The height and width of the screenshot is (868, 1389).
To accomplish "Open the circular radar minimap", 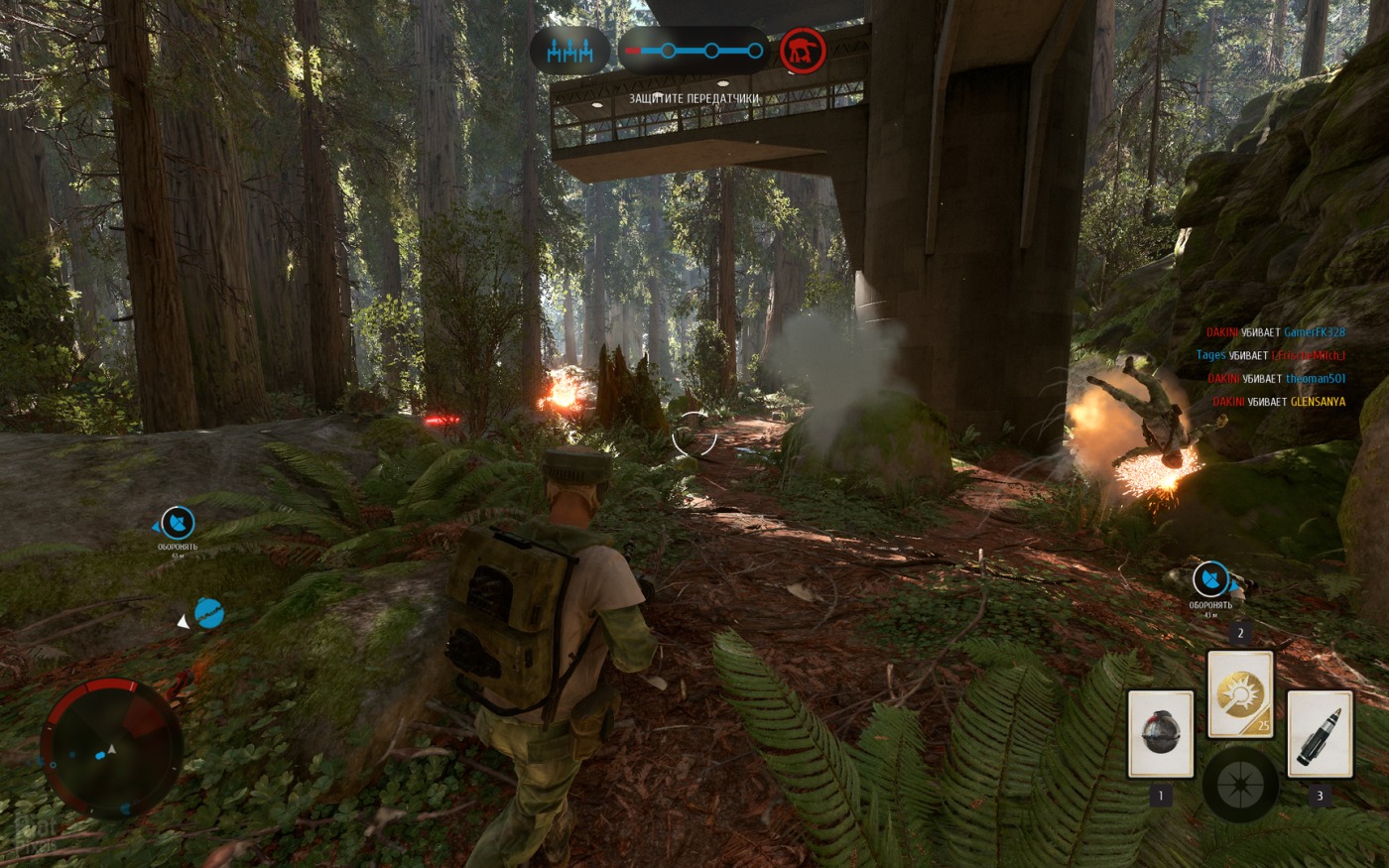I will tap(111, 748).
